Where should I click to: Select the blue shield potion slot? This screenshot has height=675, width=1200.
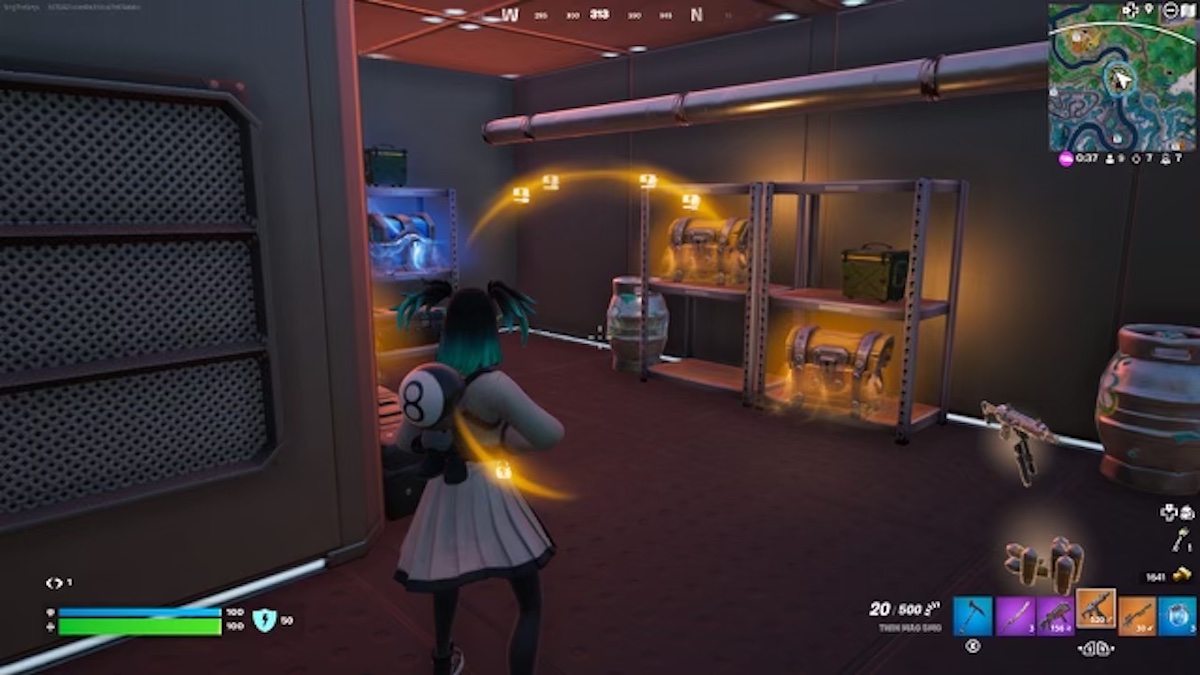[1177, 616]
